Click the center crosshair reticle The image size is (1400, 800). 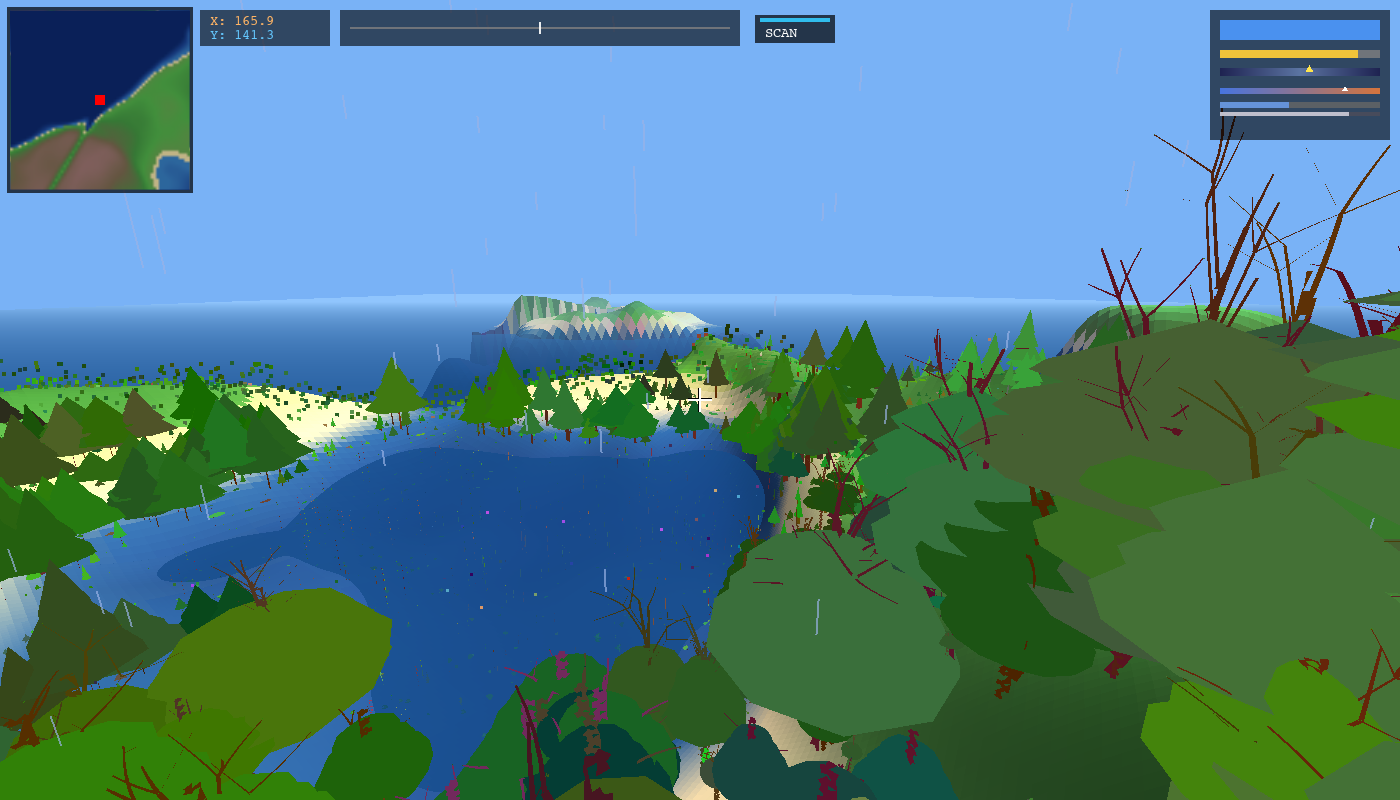pos(700,400)
